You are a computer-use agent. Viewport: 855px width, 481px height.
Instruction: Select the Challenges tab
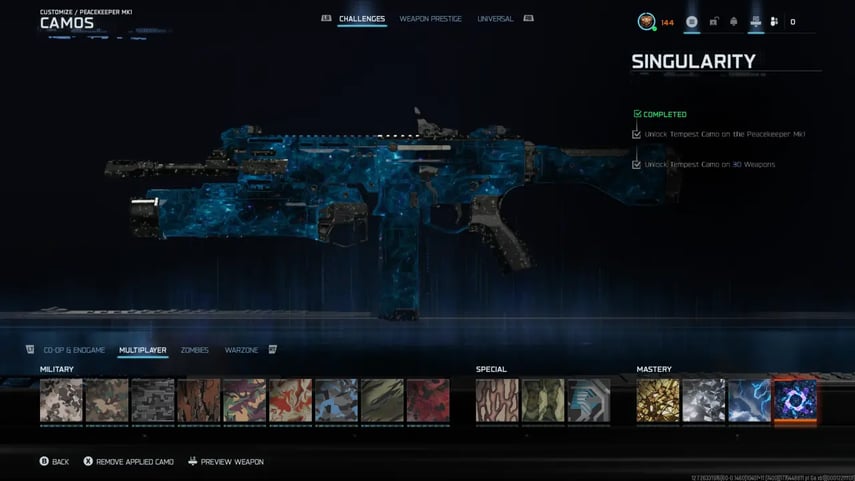(x=362, y=19)
